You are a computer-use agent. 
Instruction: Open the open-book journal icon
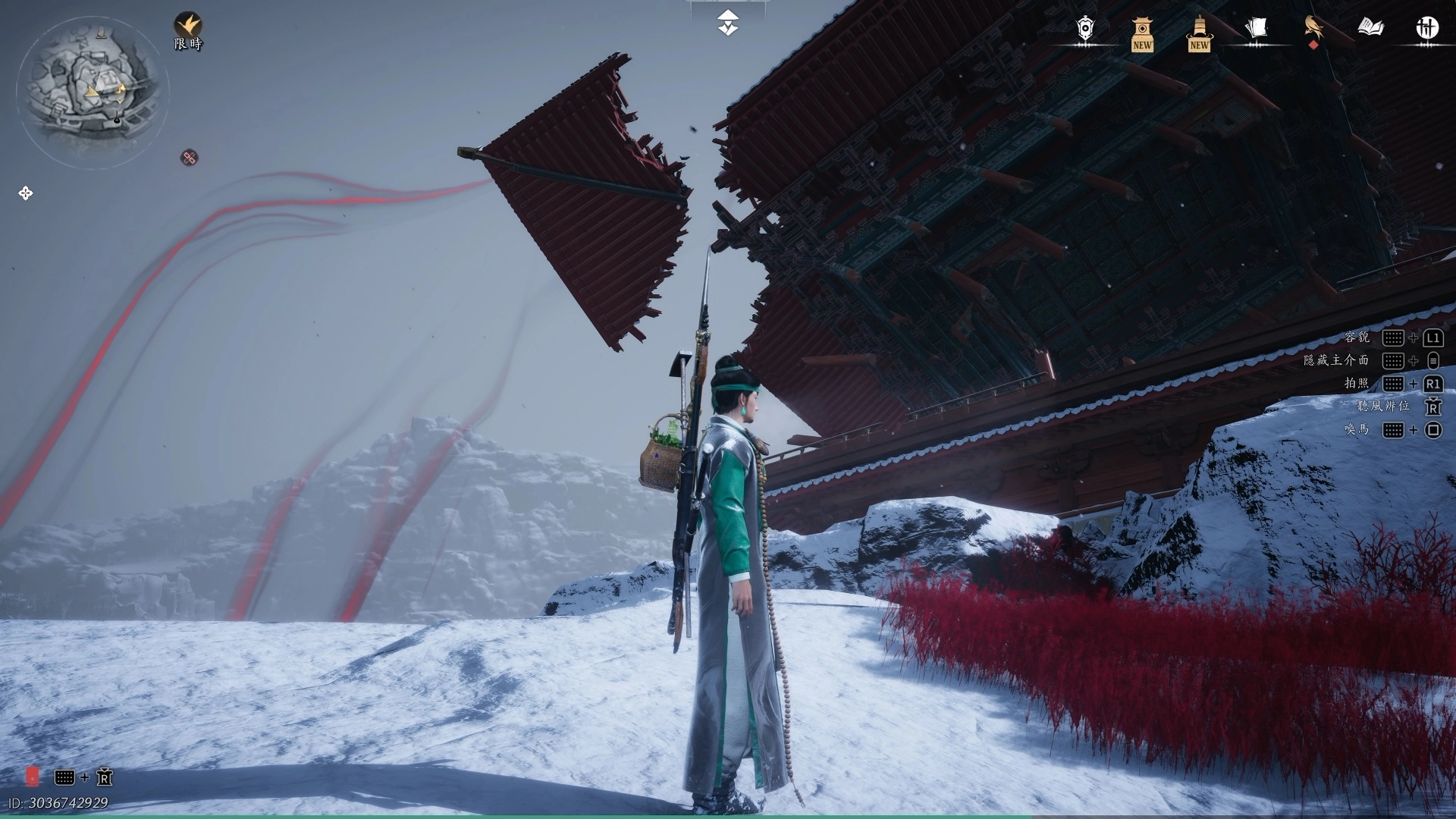[x=1370, y=29]
